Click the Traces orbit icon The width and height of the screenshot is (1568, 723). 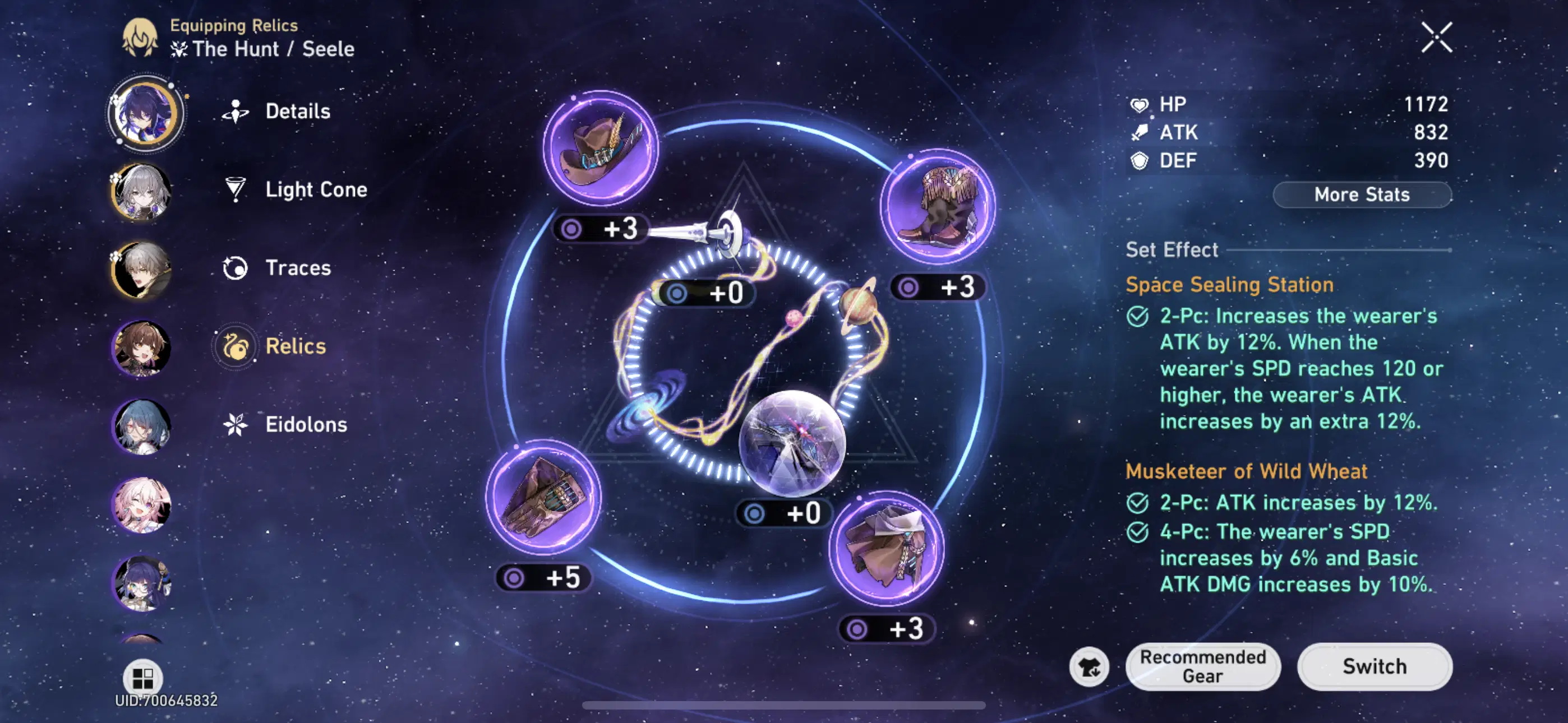[x=236, y=267]
